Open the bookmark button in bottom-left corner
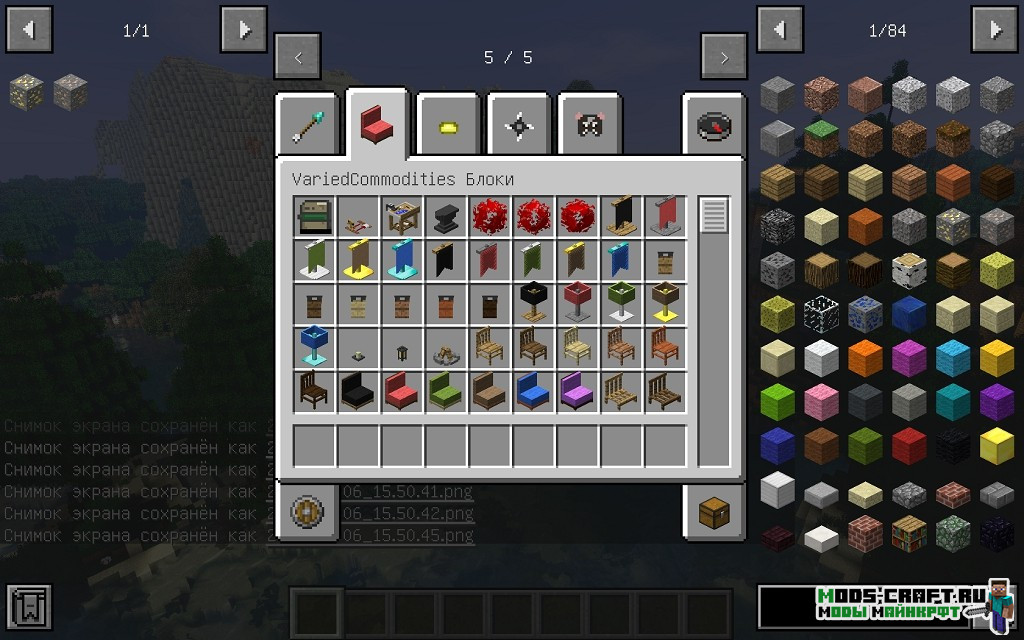 tap(28, 607)
